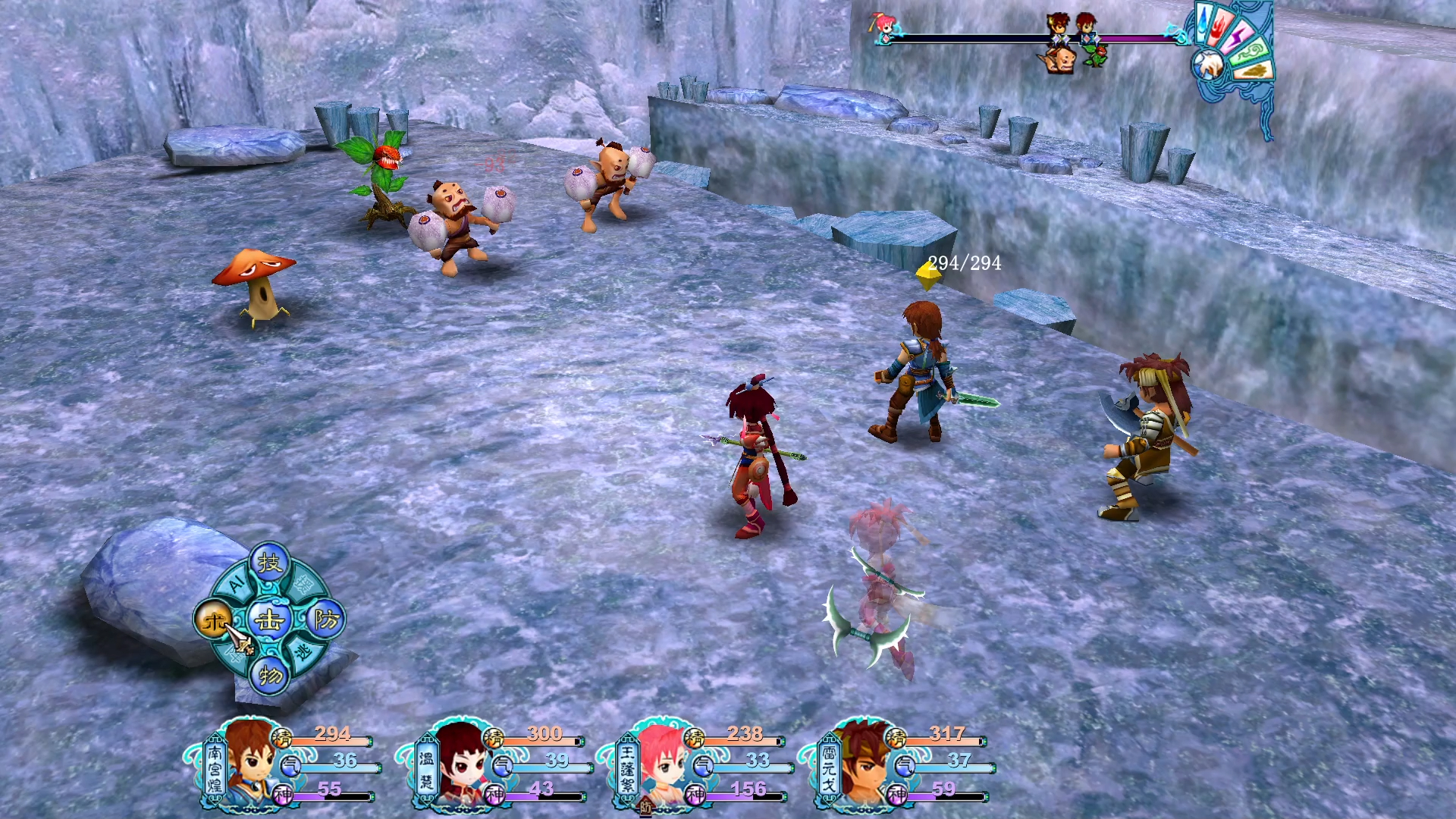Open the 物 item command orb
Image resolution: width=1456 pixels, height=819 pixels.
pos(270,674)
